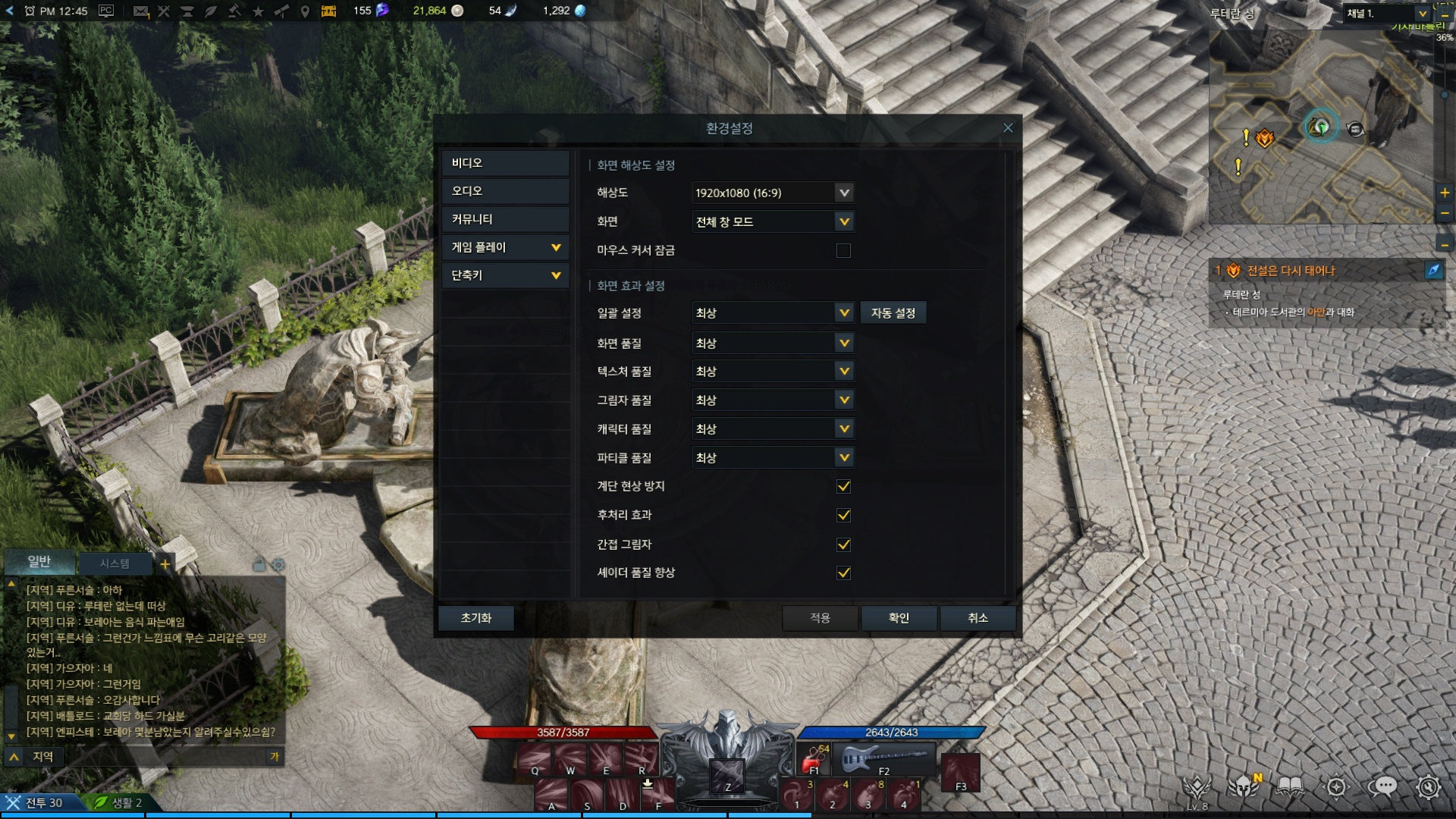Open the 텍스처 품질 dropdown
The image size is (1456, 819).
pyautogui.click(x=773, y=372)
